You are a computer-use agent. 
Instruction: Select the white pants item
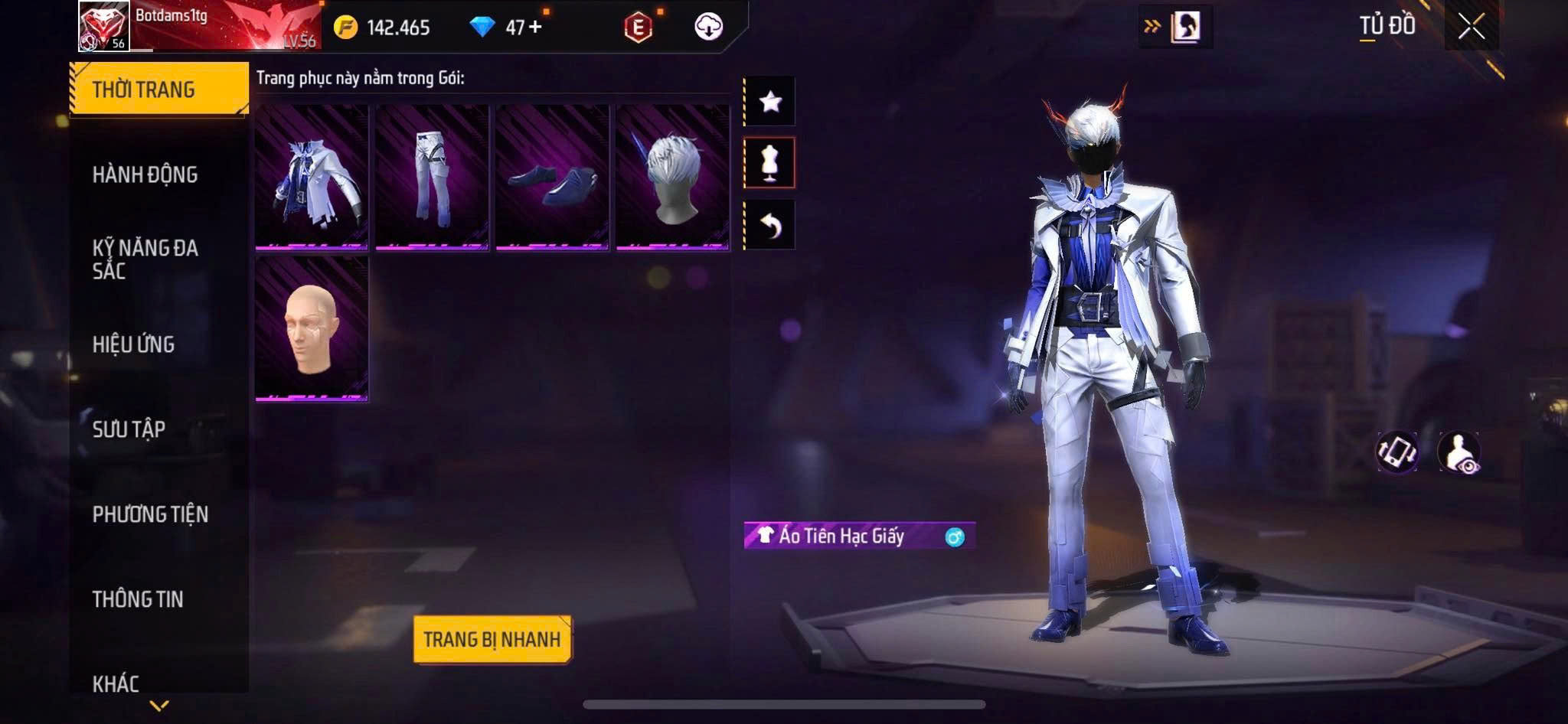[432, 178]
